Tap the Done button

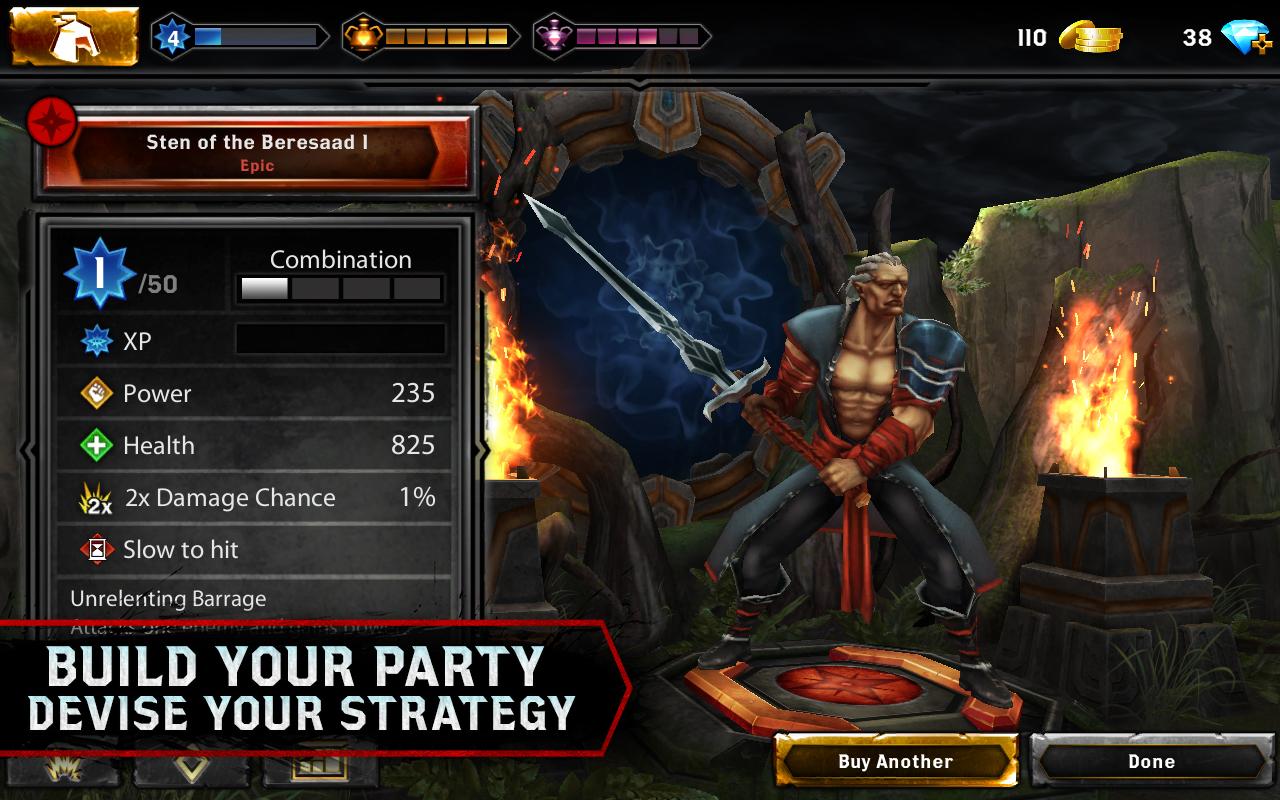(1152, 762)
